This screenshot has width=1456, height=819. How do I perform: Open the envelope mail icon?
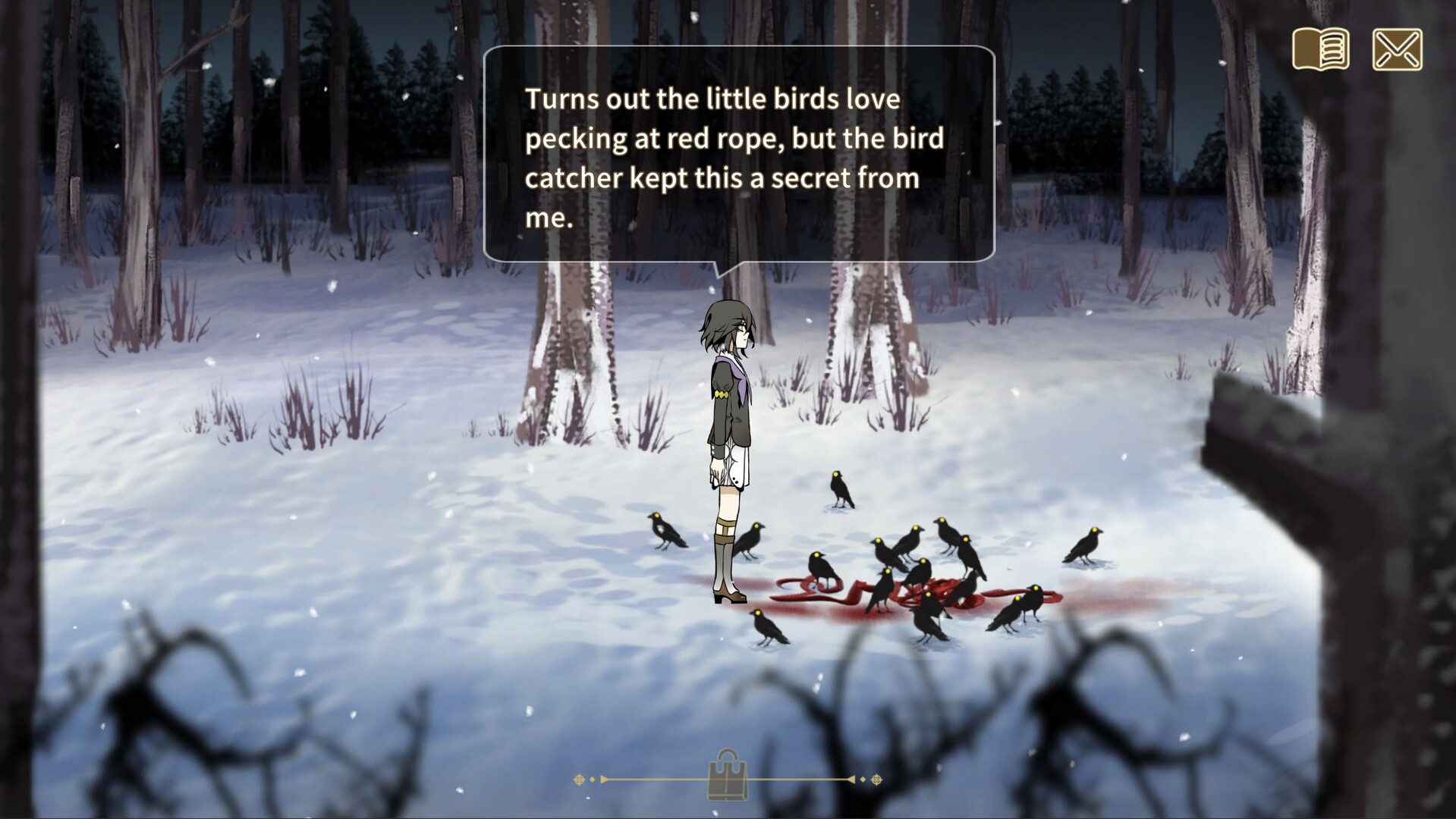click(x=1397, y=49)
